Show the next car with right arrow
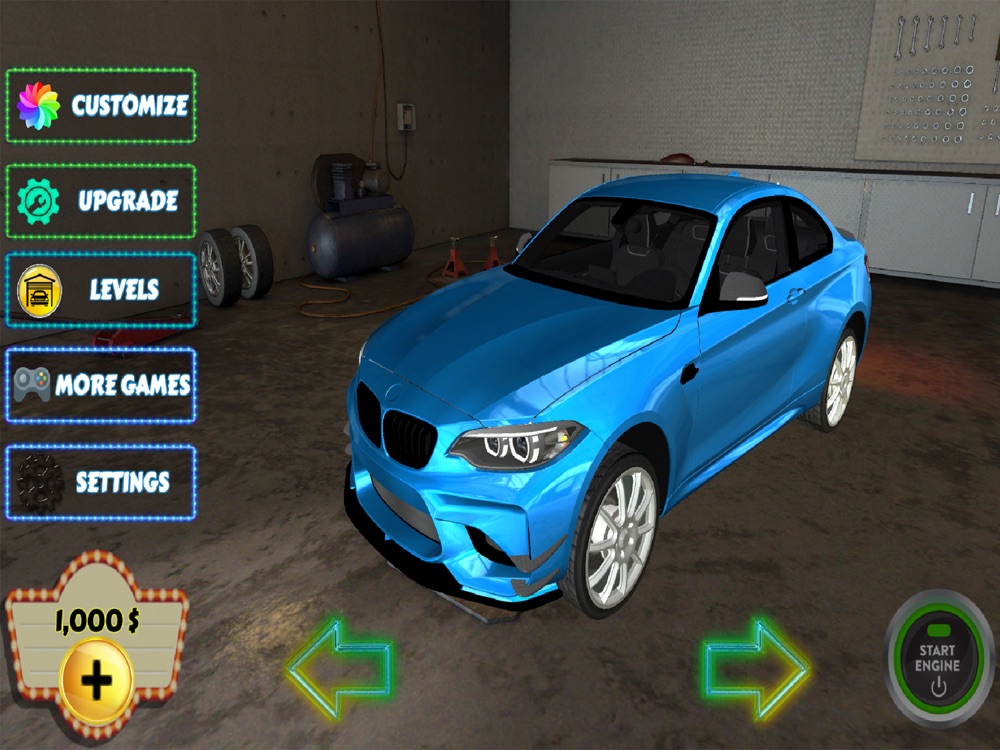The height and width of the screenshot is (750, 1000). [x=756, y=668]
